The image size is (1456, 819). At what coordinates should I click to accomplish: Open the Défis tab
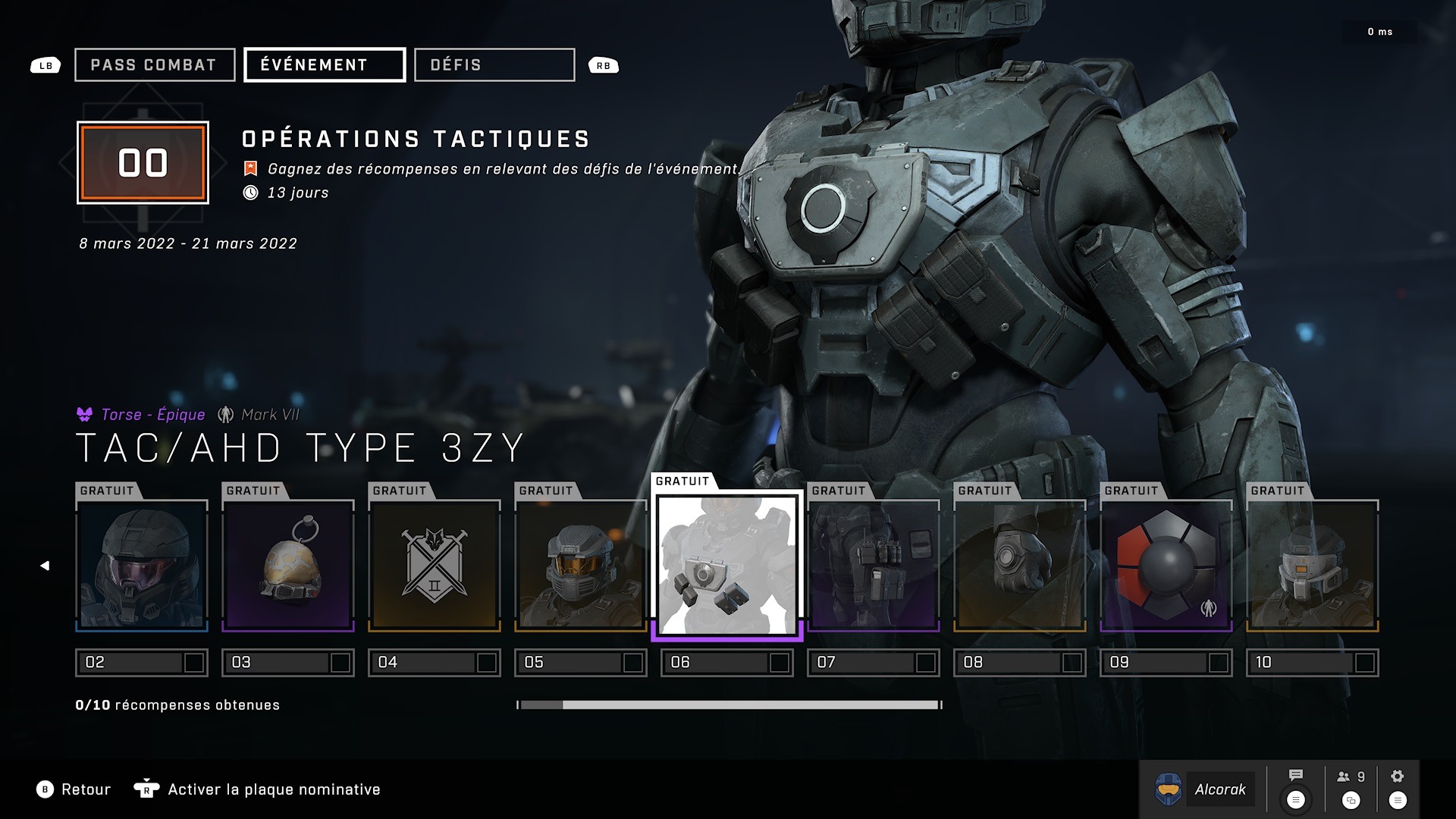pos(494,65)
